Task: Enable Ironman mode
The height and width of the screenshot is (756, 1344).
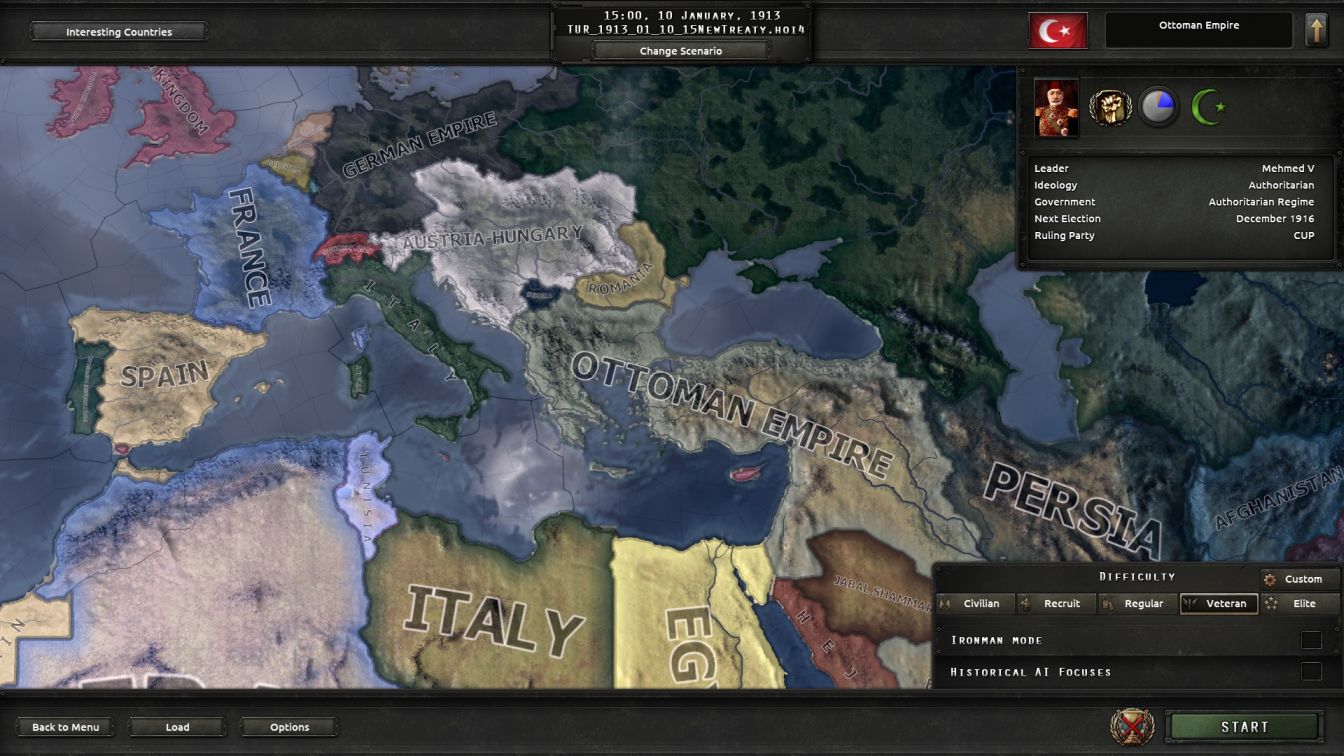Action: pyautogui.click(x=1311, y=640)
